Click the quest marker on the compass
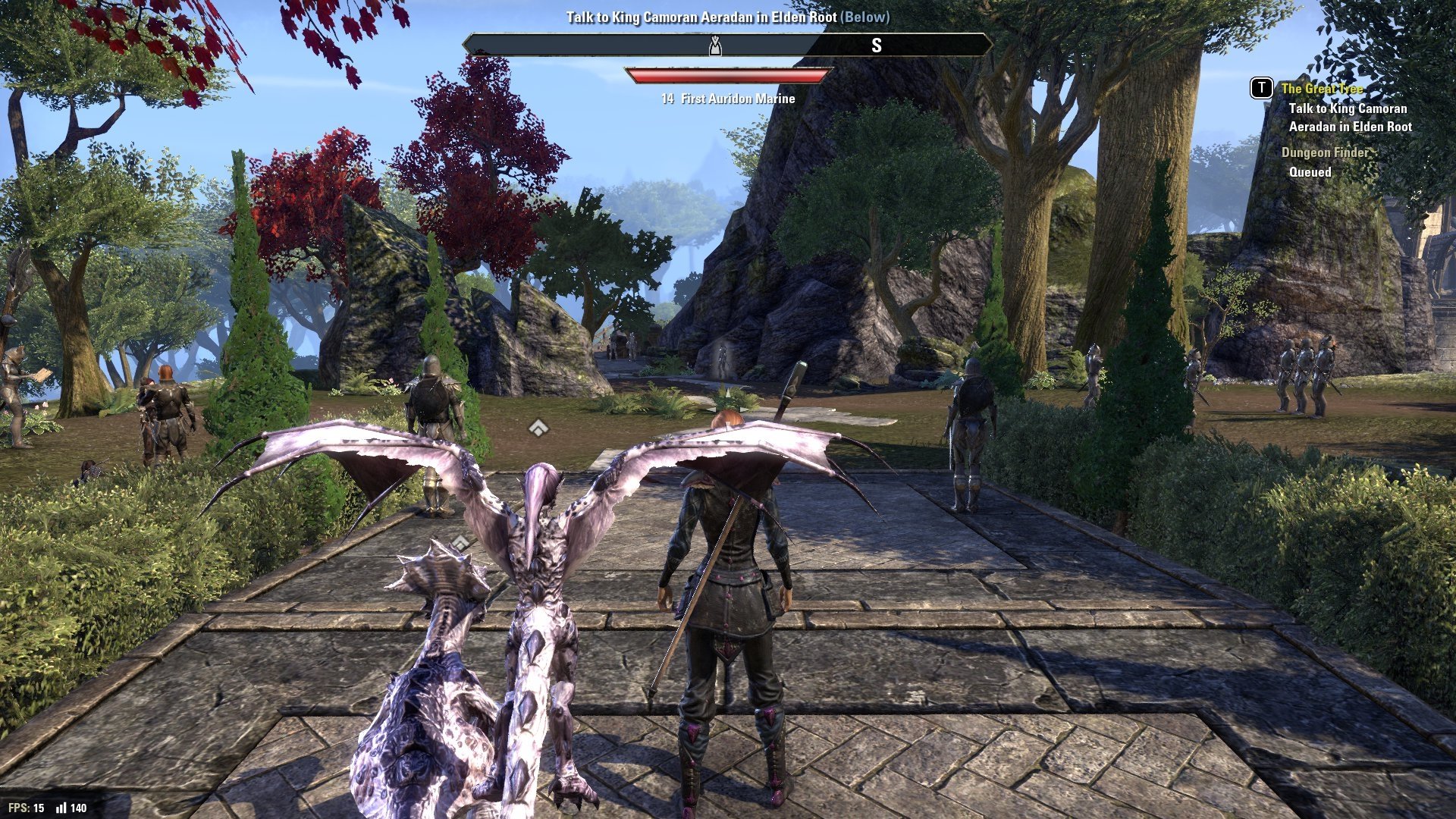 tap(714, 46)
